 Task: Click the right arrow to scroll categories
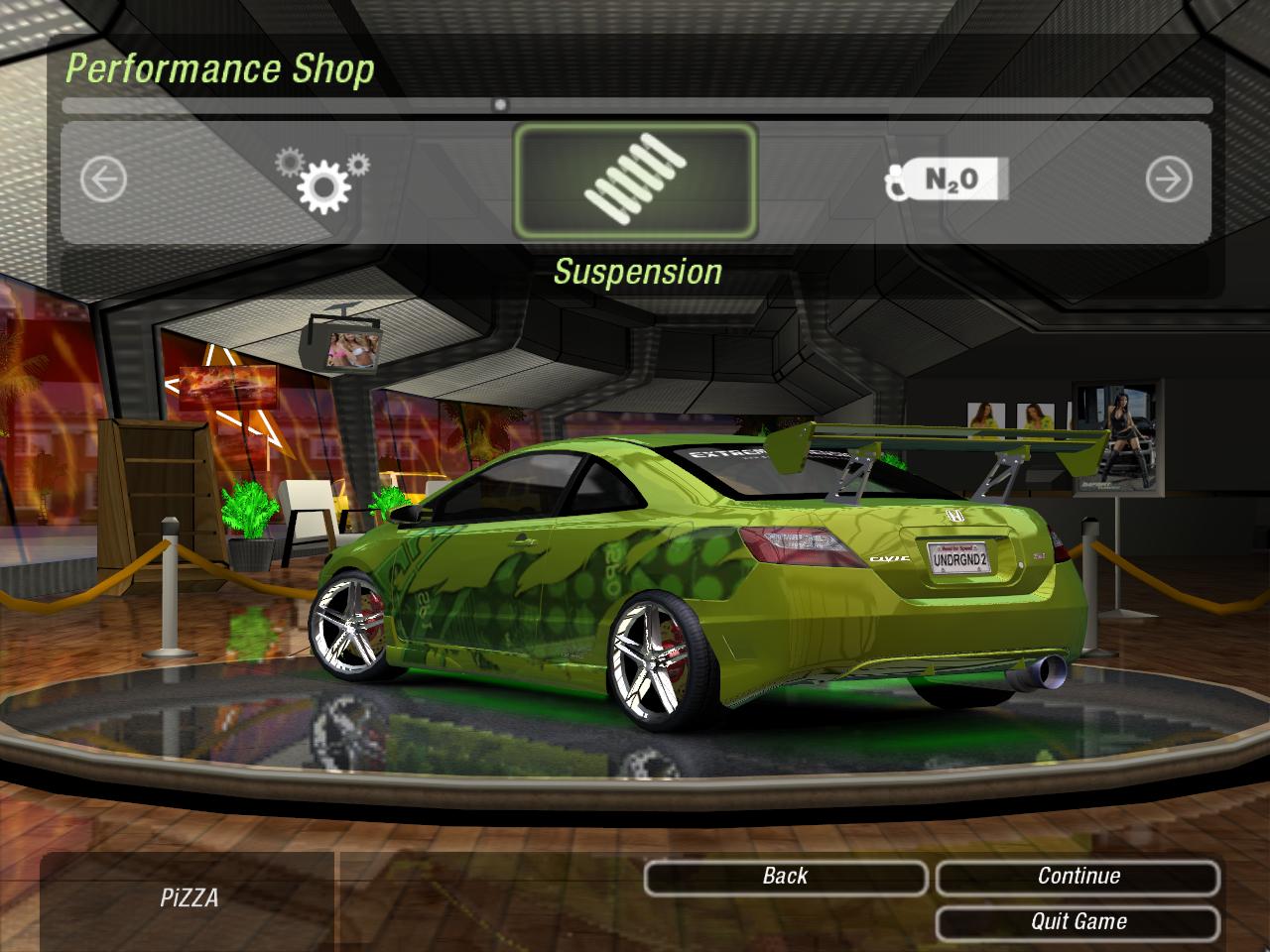[1168, 179]
